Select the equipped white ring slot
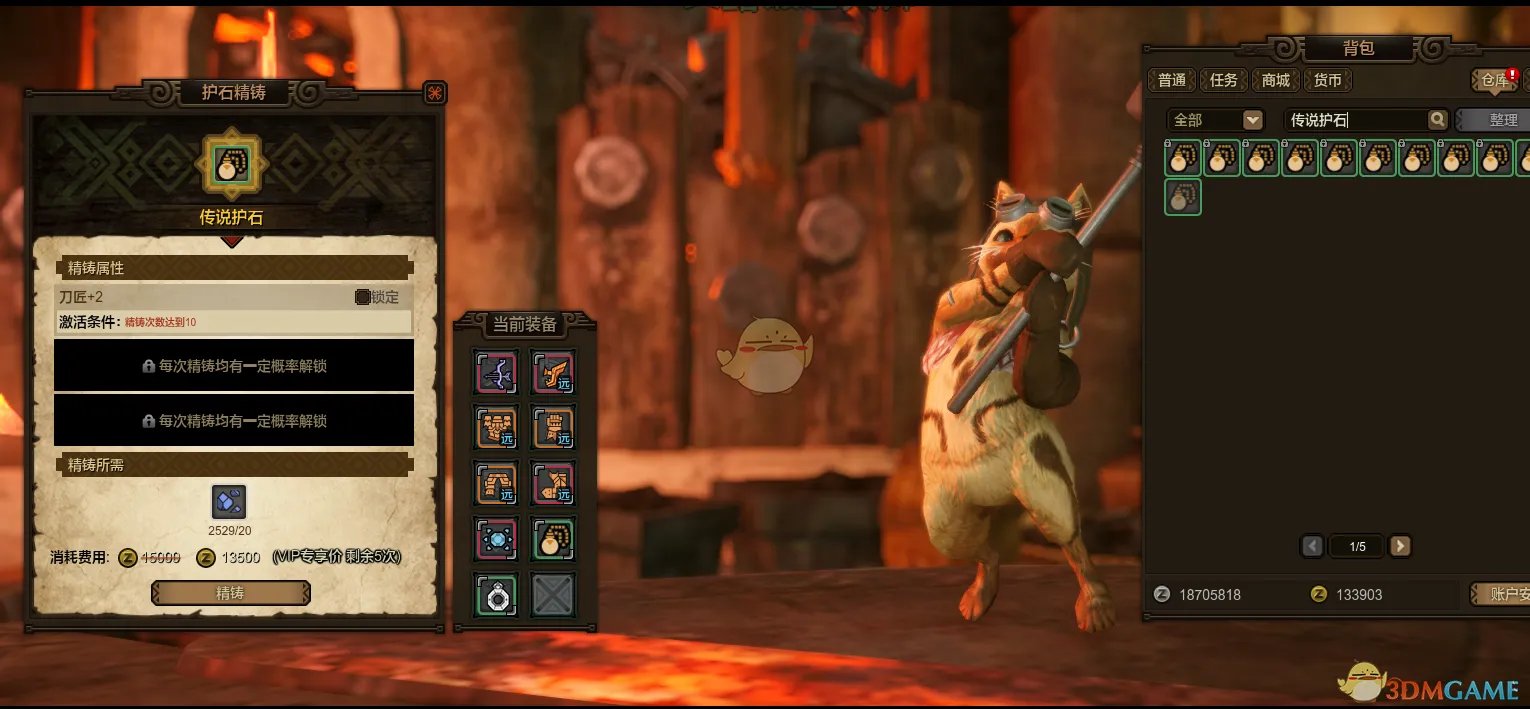The image size is (1530, 709). coord(497,595)
